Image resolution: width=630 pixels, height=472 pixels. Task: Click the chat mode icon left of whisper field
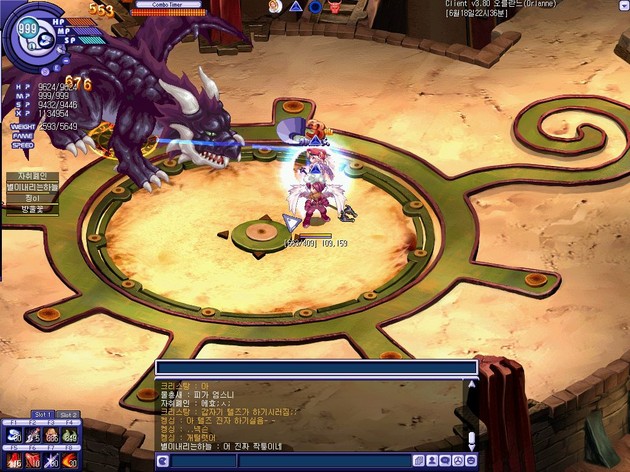click(163, 461)
